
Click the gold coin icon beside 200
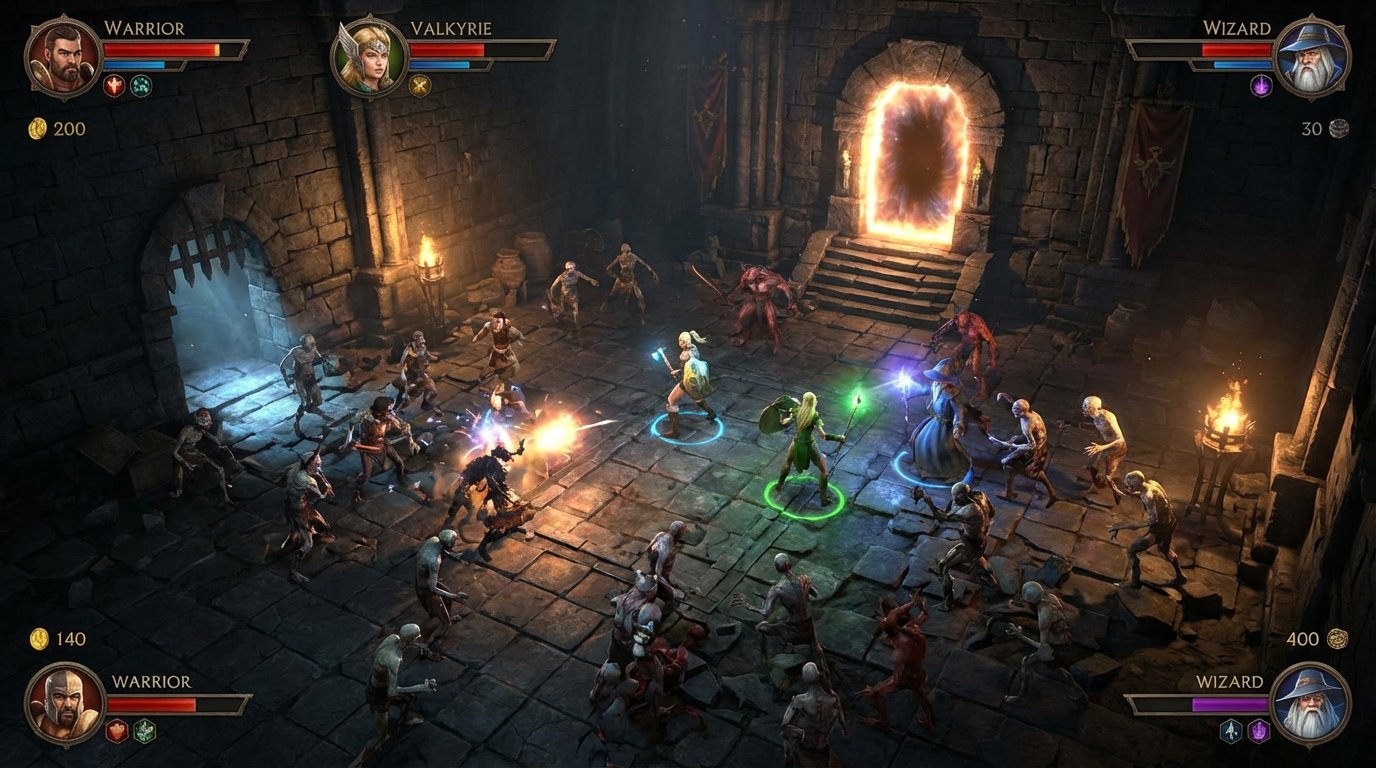click(x=38, y=127)
